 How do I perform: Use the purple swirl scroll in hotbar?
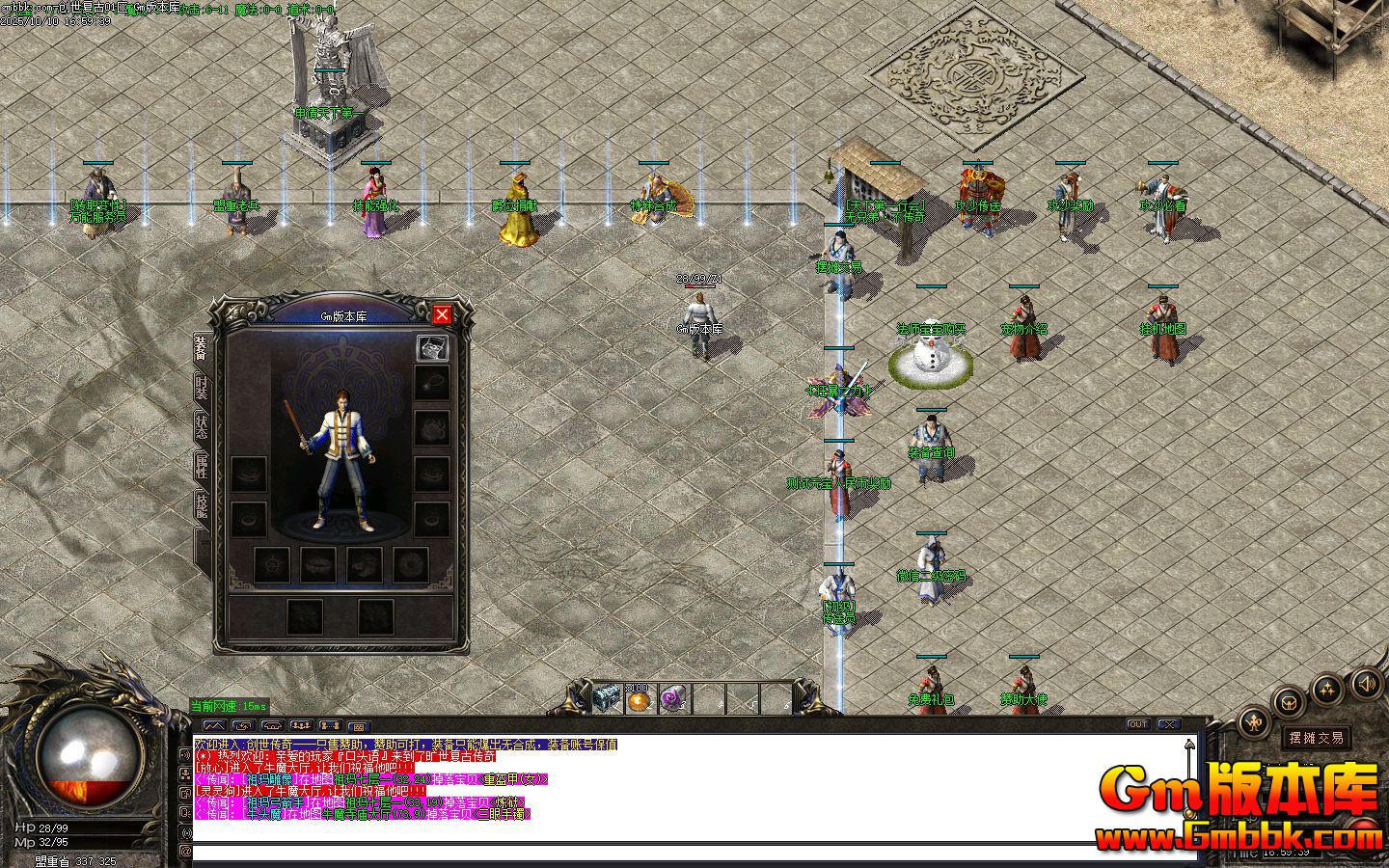pyautogui.click(x=672, y=699)
